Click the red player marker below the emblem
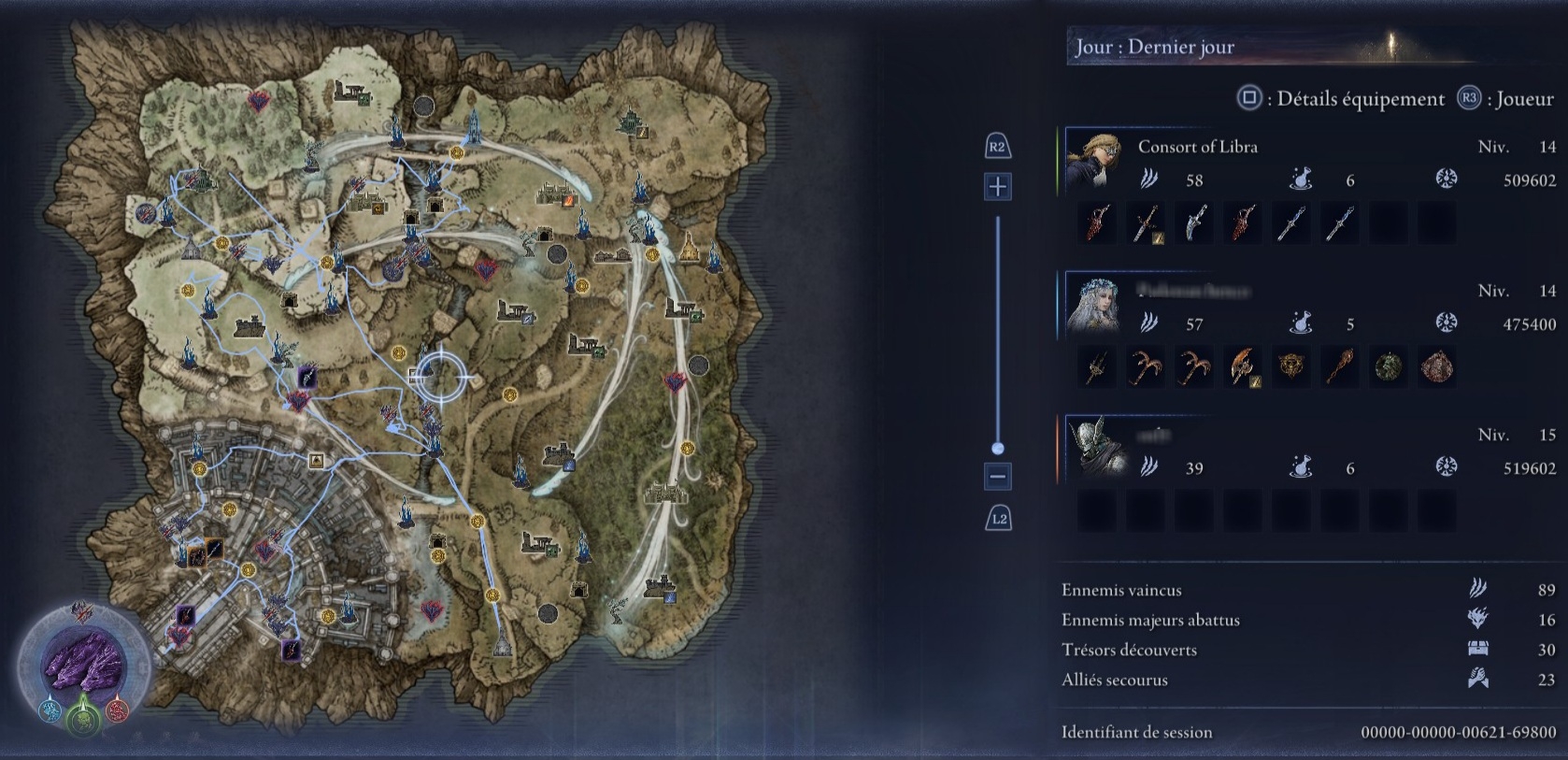 pos(117,710)
